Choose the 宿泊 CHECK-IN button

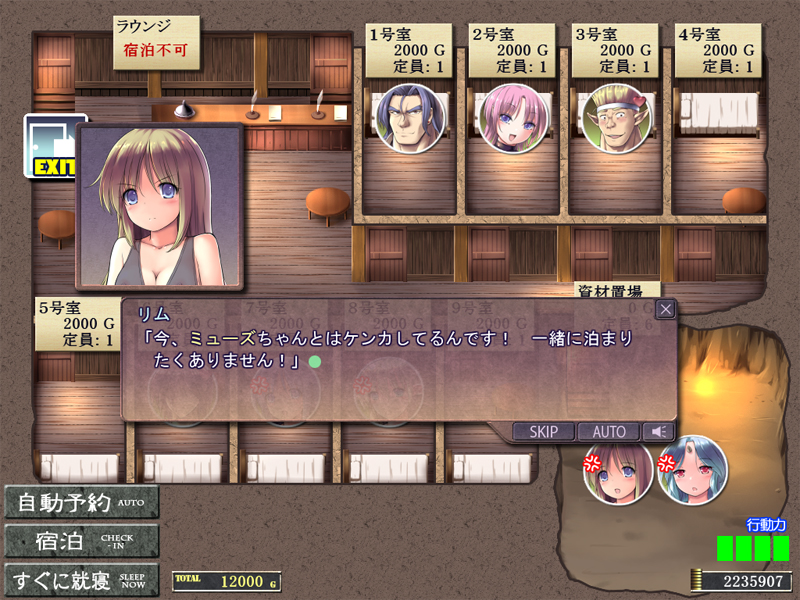[x=82, y=541]
